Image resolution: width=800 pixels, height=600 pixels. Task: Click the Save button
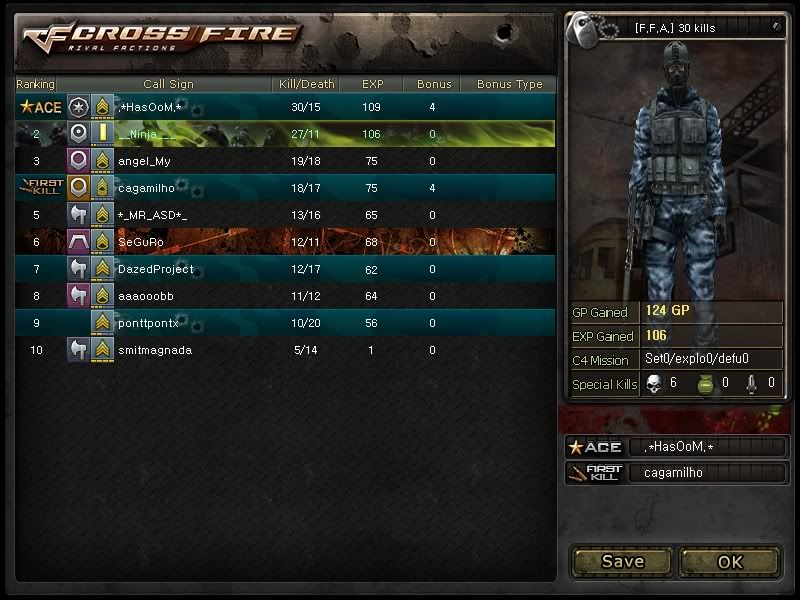[x=622, y=562]
